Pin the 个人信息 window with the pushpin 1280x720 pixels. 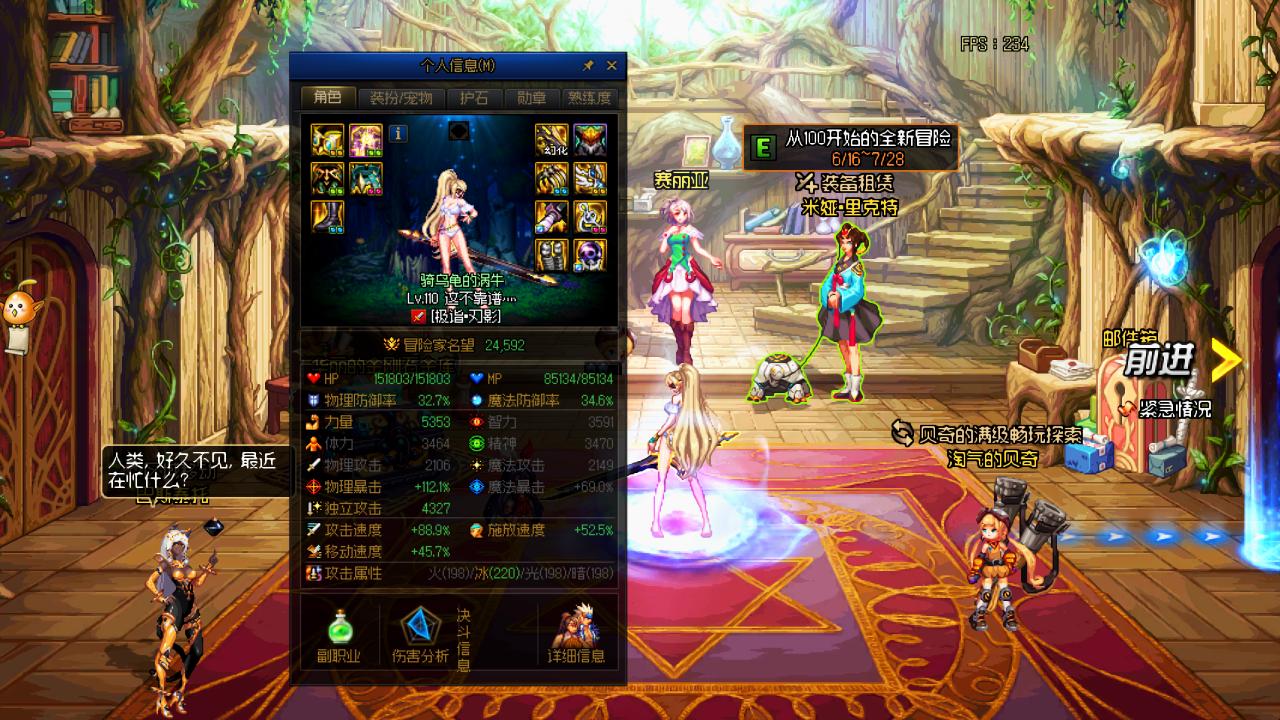589,66
